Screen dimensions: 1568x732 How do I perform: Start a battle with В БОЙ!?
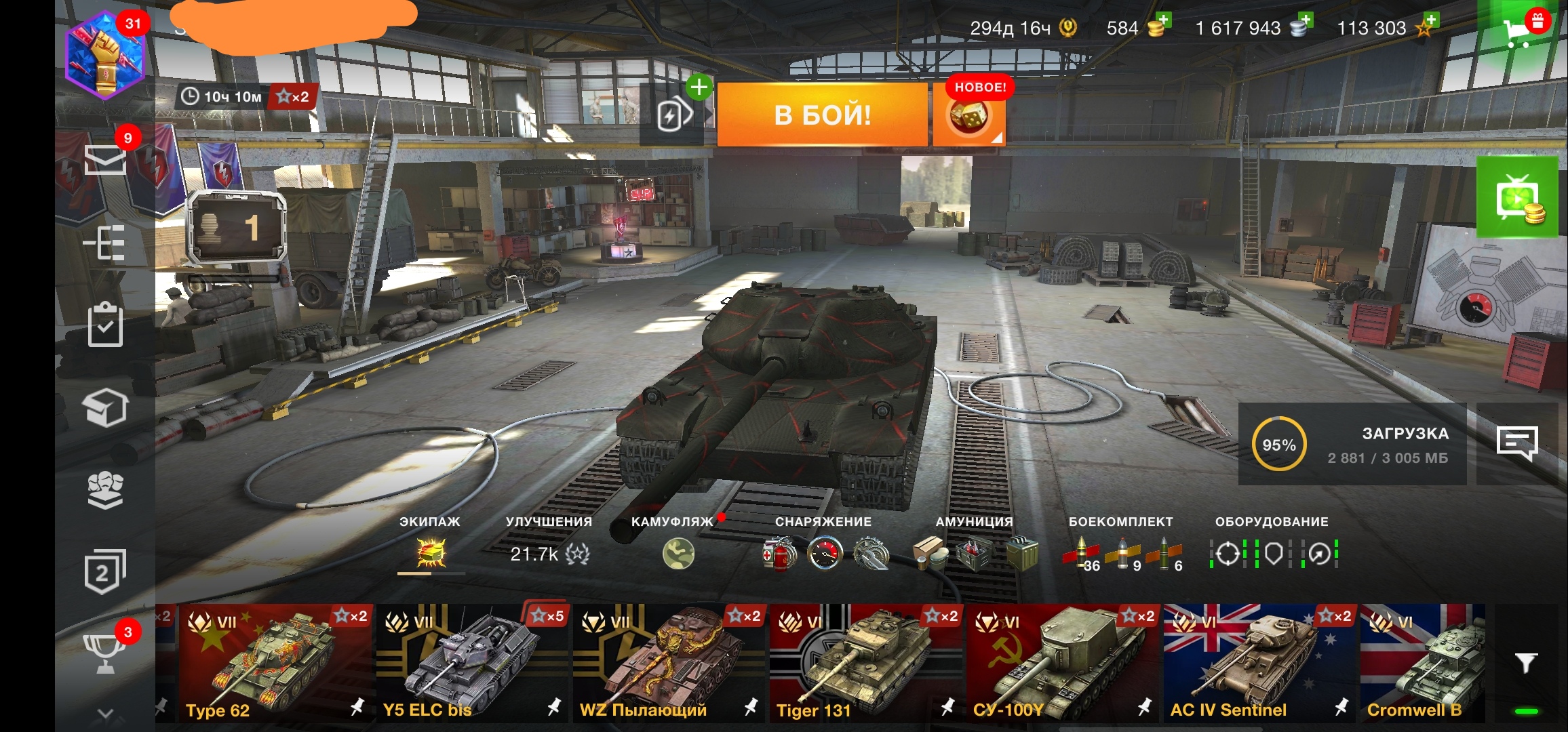pyautogui.click(x=822, y=115)
